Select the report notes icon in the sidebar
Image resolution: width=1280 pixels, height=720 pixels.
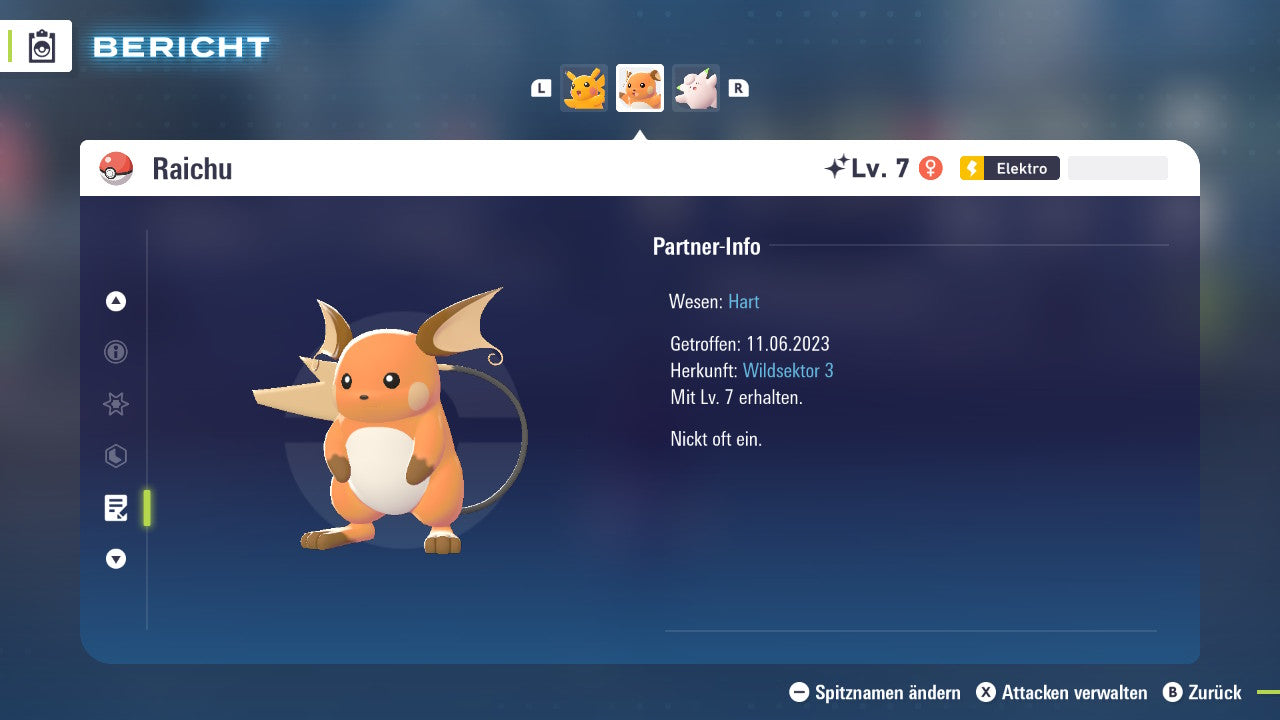(115, 508)
